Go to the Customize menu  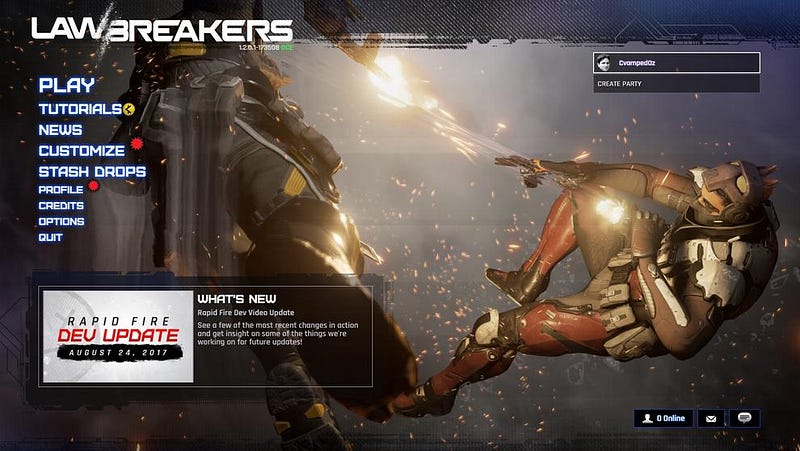click(x=81, y=151)
